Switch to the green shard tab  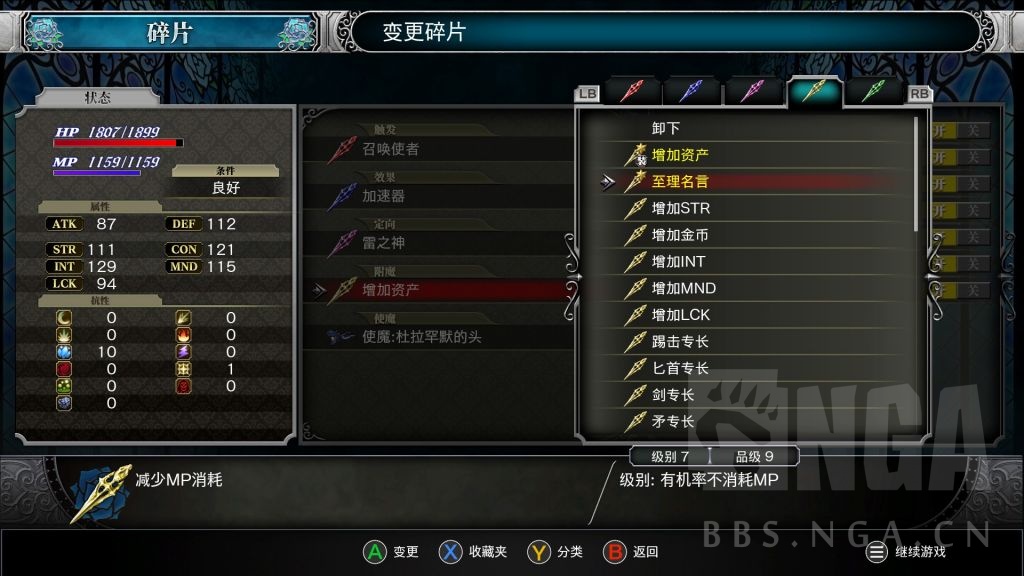click(x=874, y=92)
